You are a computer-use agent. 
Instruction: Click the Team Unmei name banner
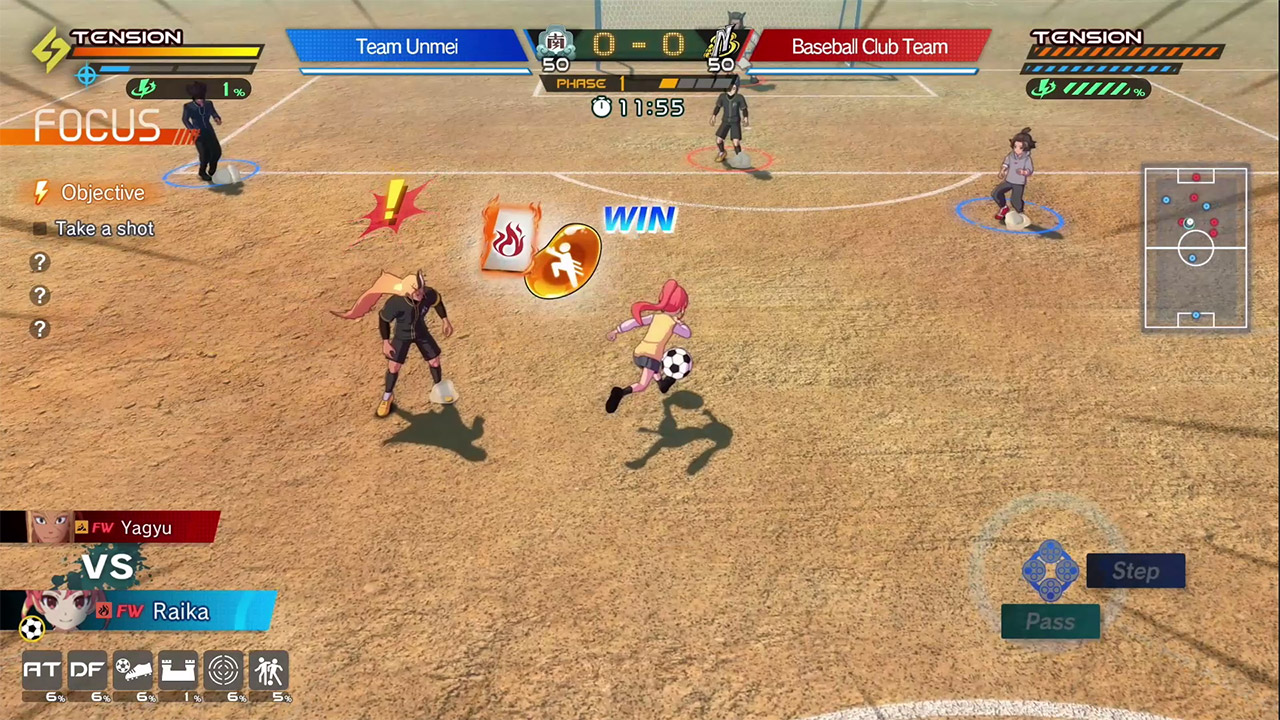pyautogui.click(x=406, y=46)
